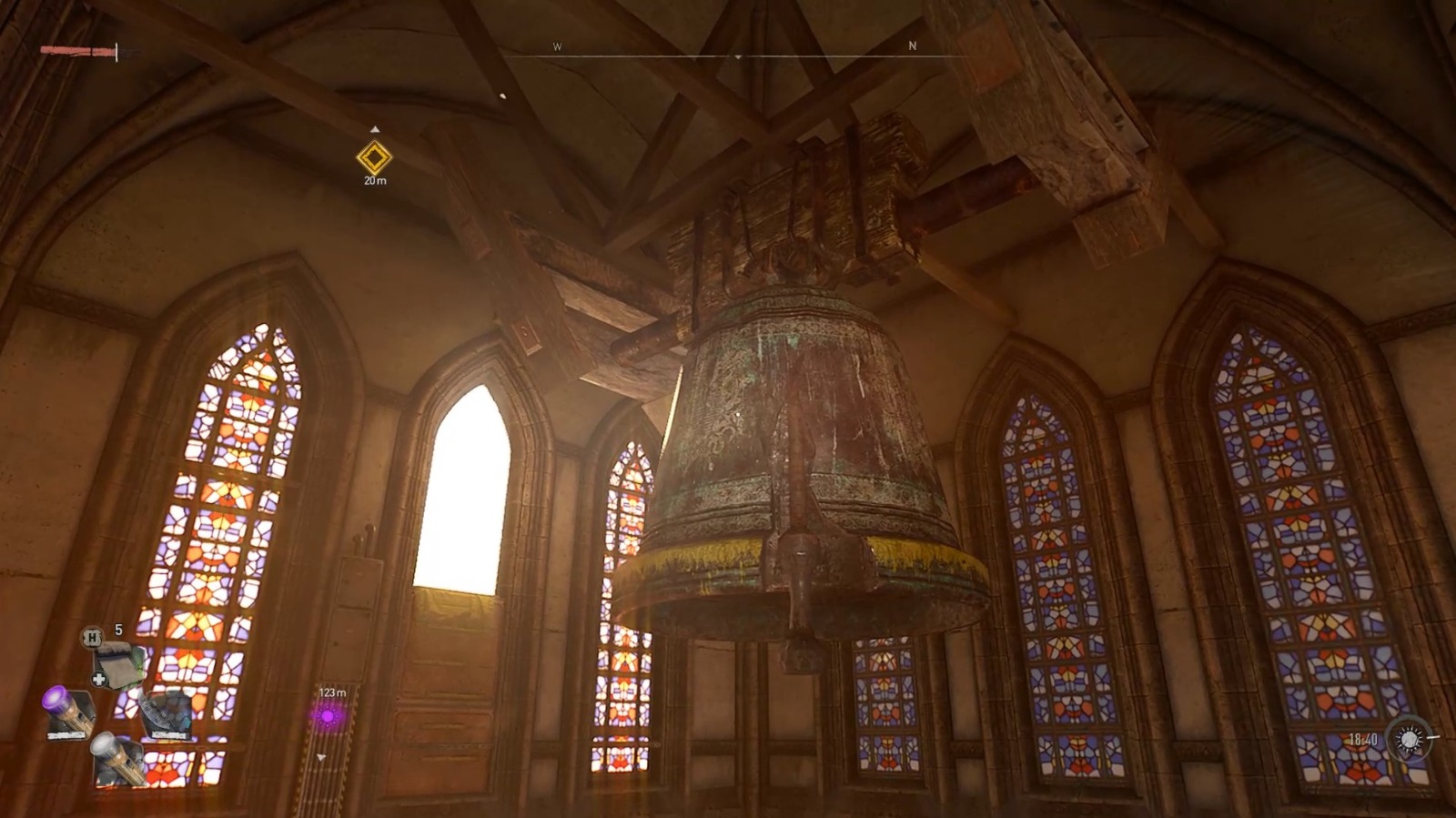This screenshot has height=818, width=1456.
Task: Click the sun icon in the day-night dial
Action: (1410, 740)
